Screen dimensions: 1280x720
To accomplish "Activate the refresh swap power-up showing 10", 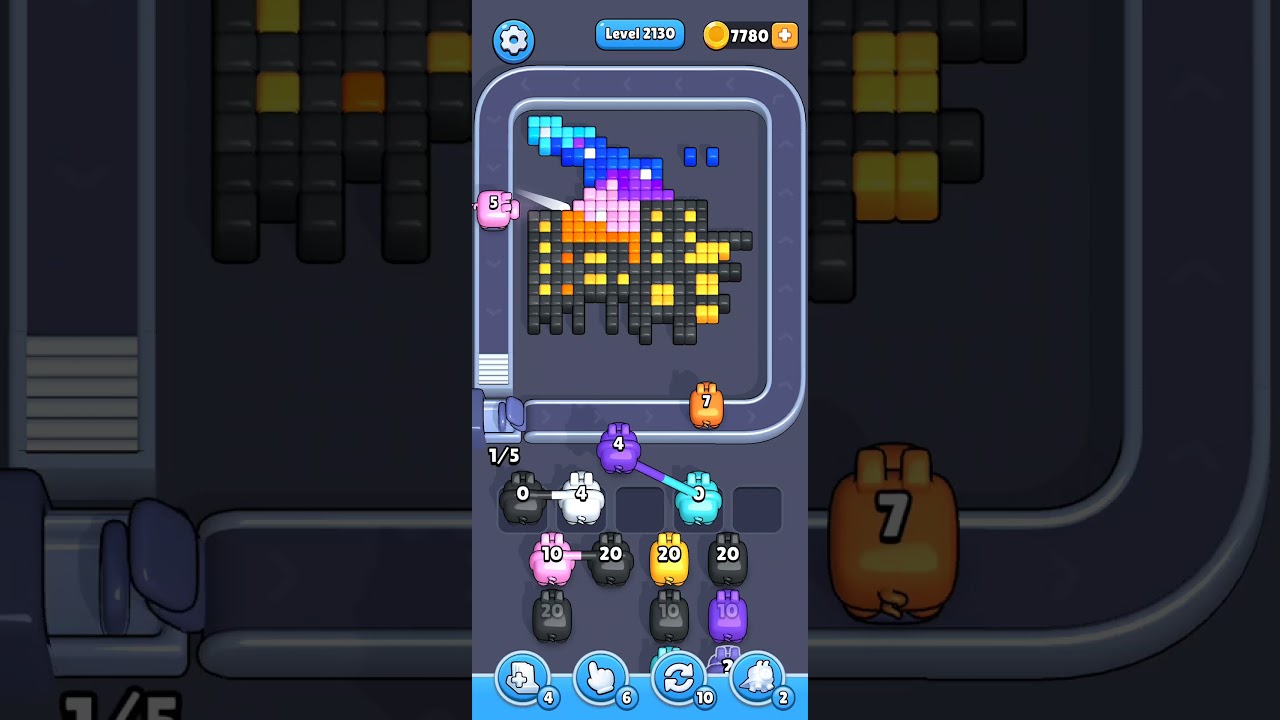I will point(679,678).
